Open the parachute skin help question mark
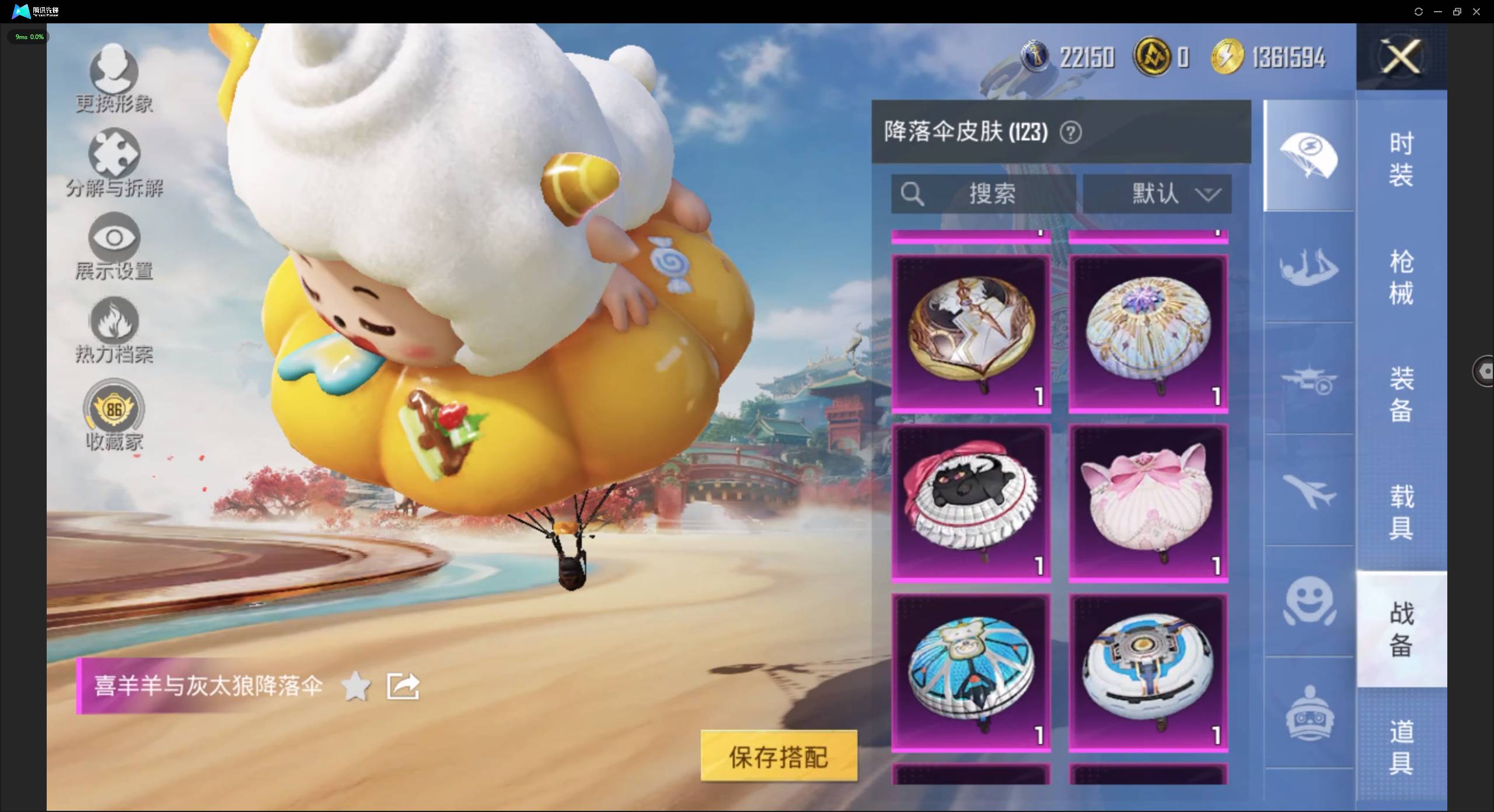Screen dimensions: 1494x812 [x=1071, y=132]
